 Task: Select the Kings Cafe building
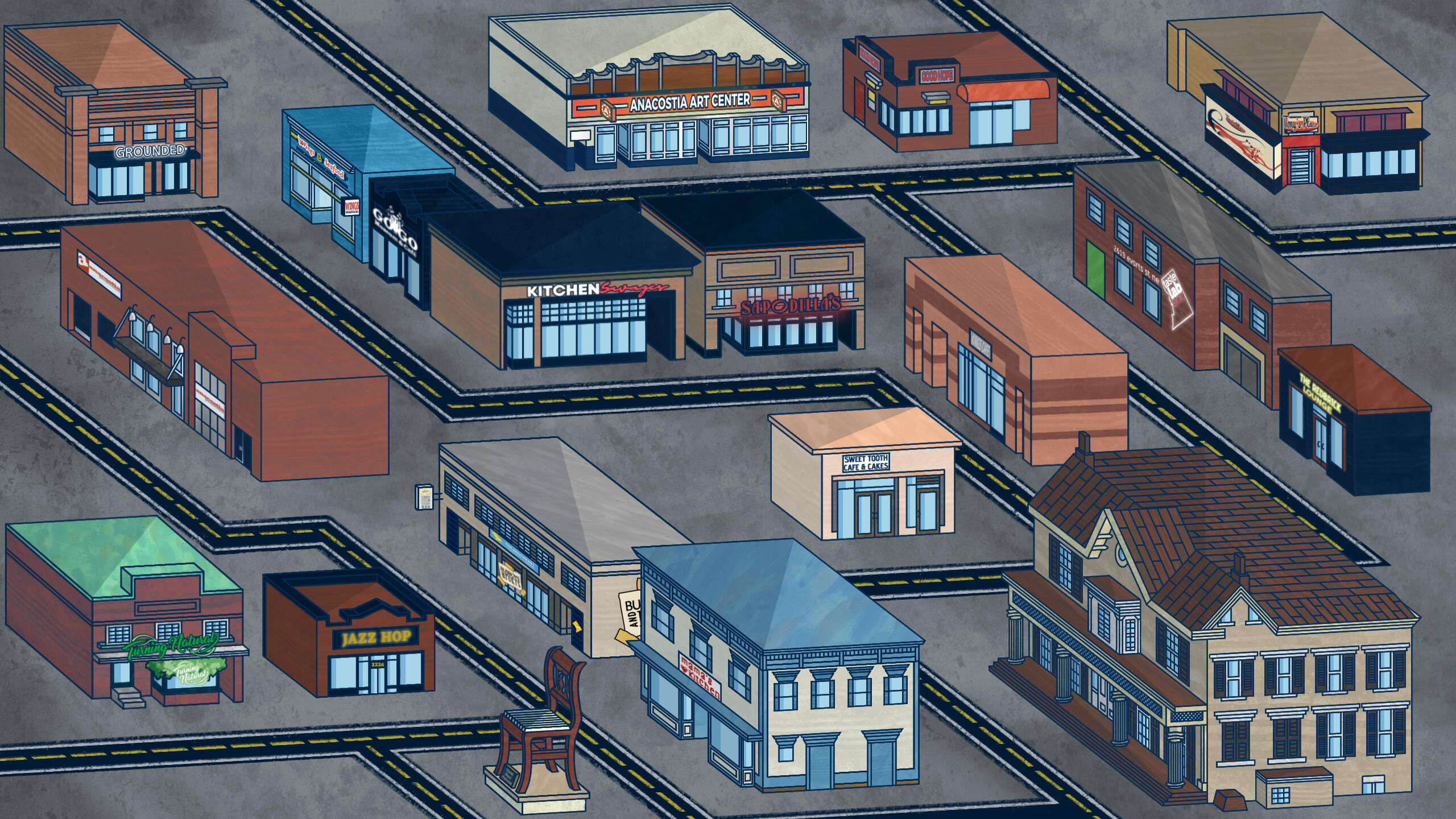(x=1012, y=353)
